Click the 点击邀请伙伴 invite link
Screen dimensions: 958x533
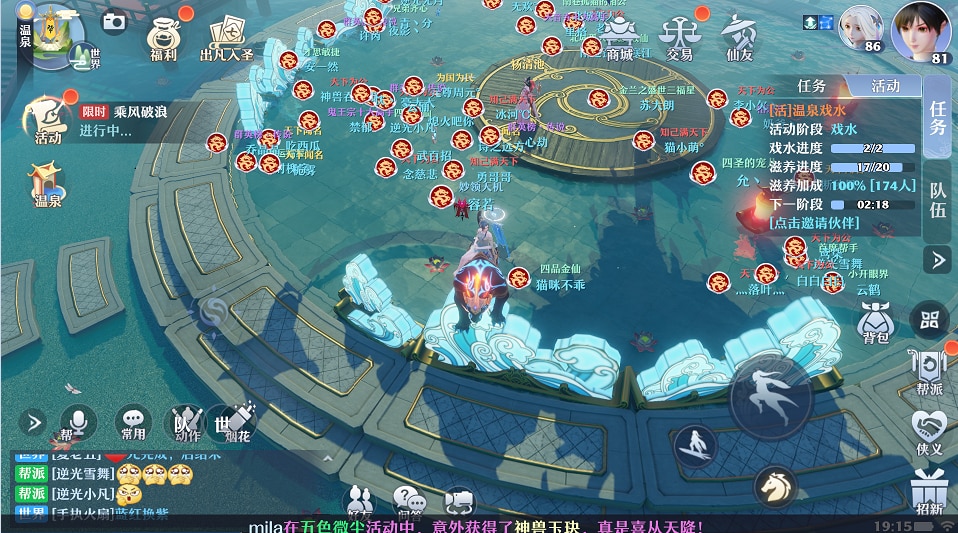click(x=812, y=222)
